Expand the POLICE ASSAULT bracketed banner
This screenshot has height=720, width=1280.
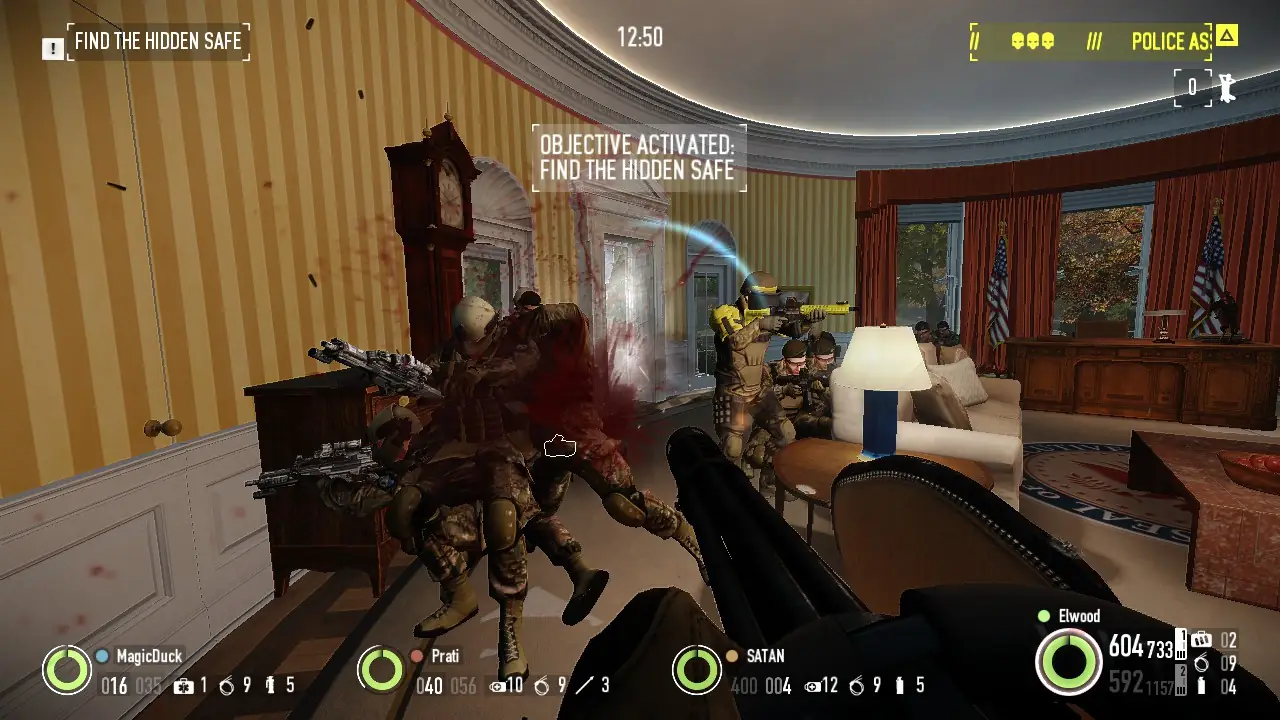point(1095,41)
